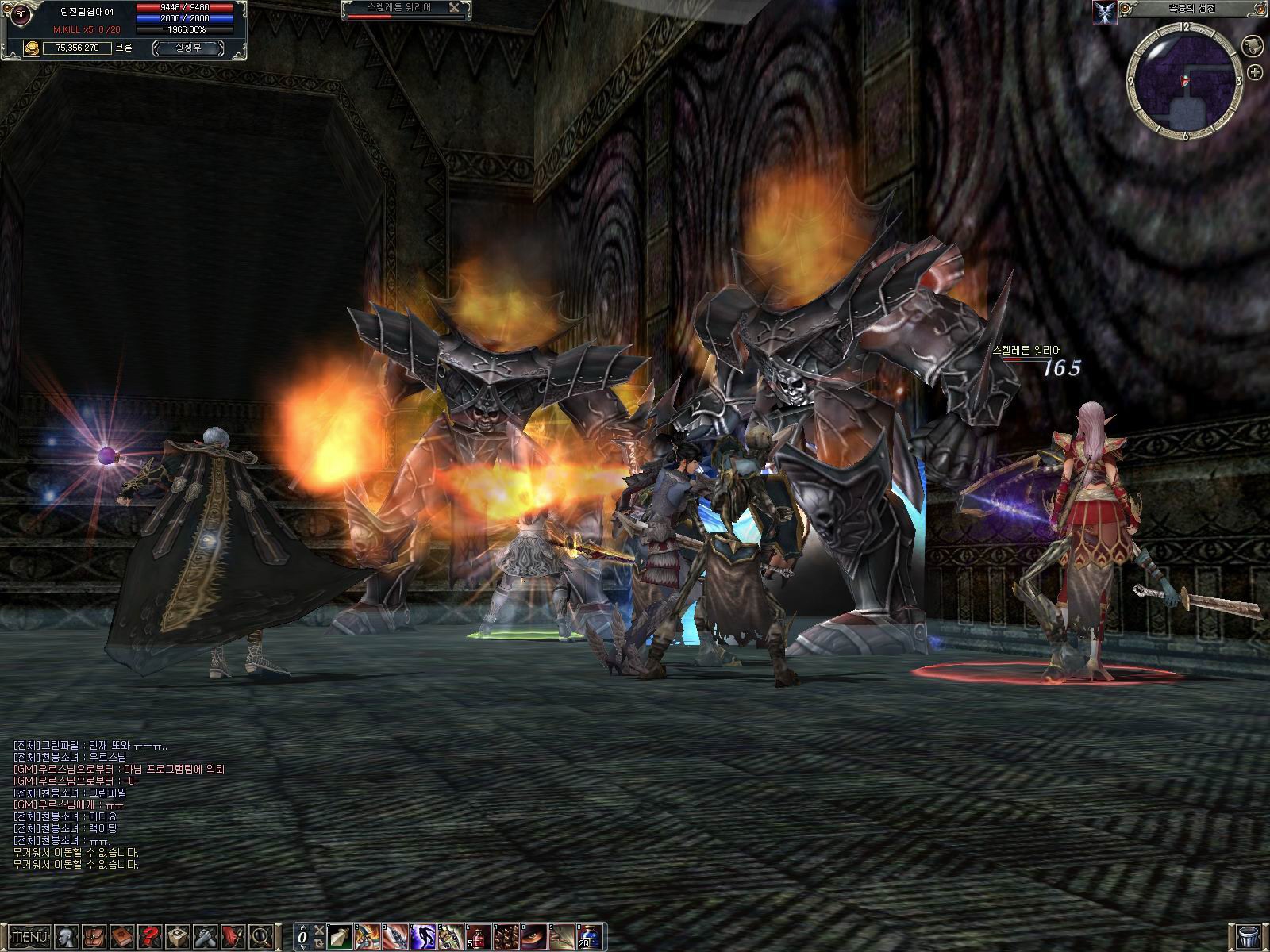Select the magnifying glass search icon
This screenshot has height=952, width=1270.
[260, 936]
